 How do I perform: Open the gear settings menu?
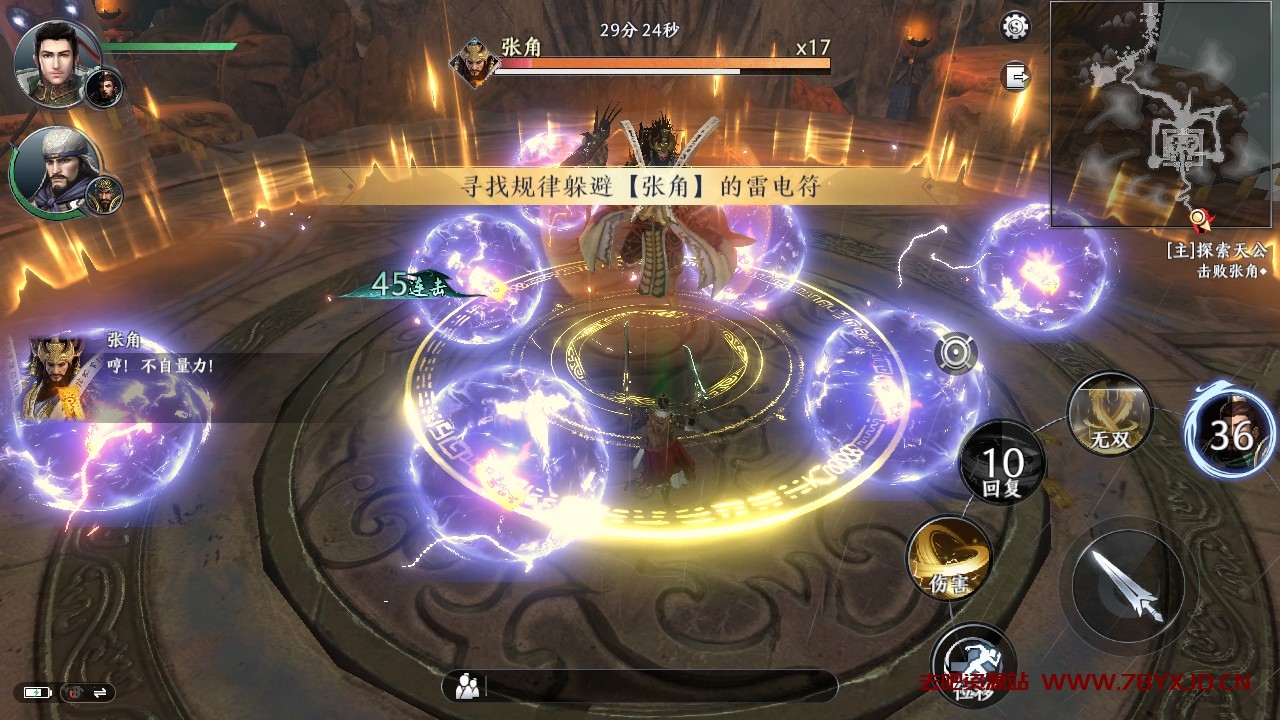1016,26
